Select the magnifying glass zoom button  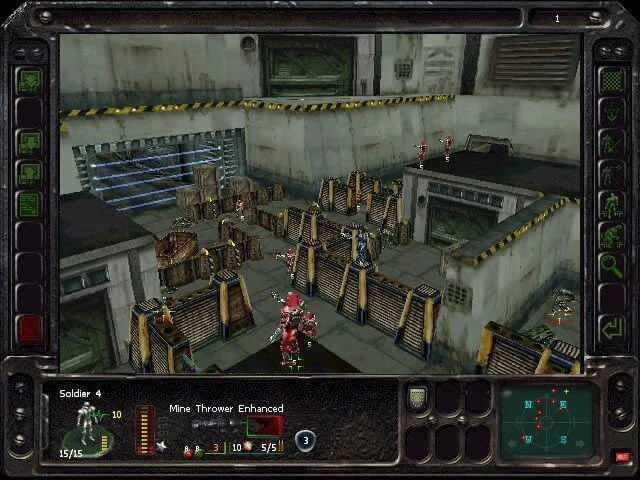(610, 265)
